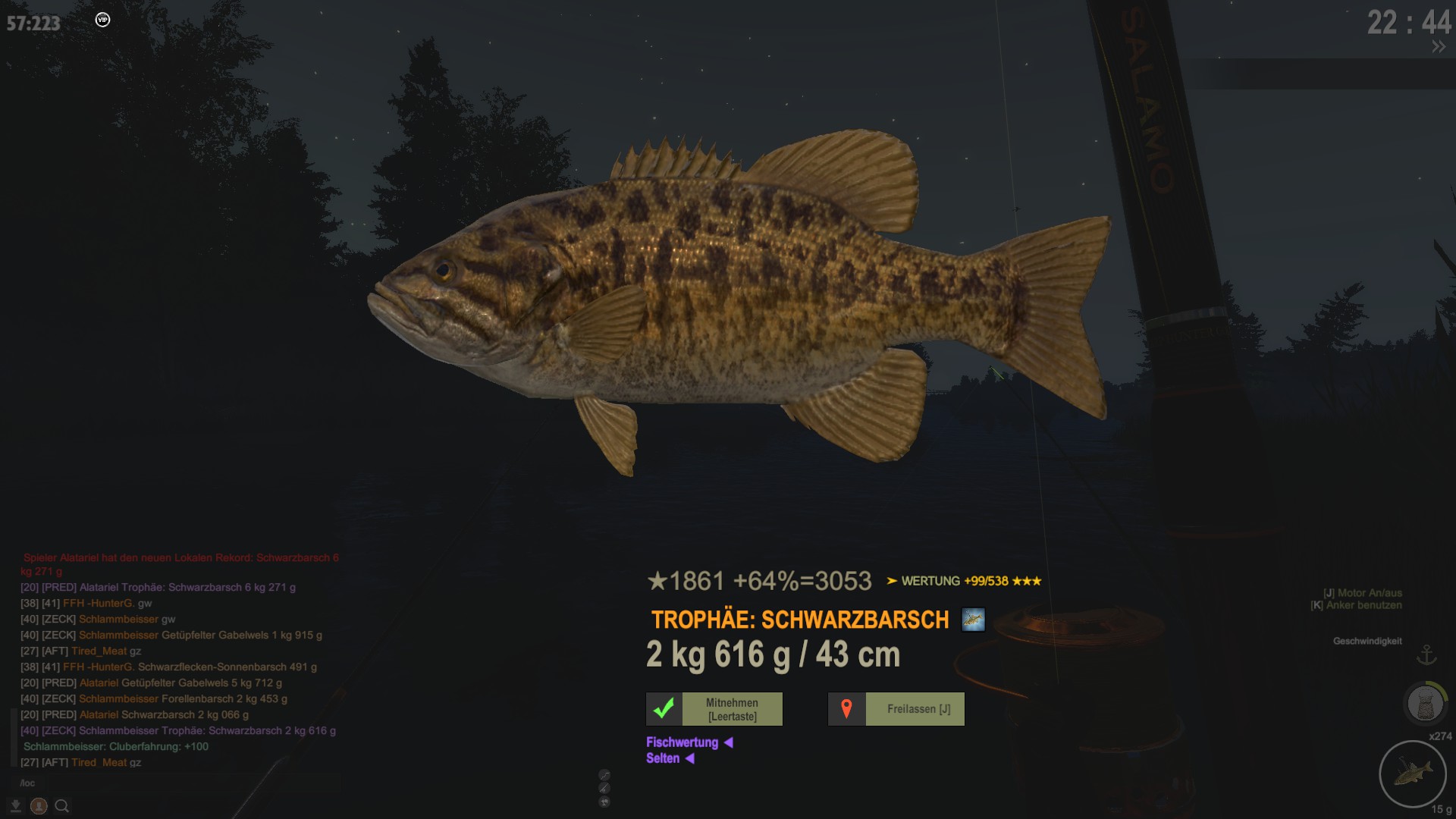Expand the double-arrow panel under the clock

pos(1438,47)
